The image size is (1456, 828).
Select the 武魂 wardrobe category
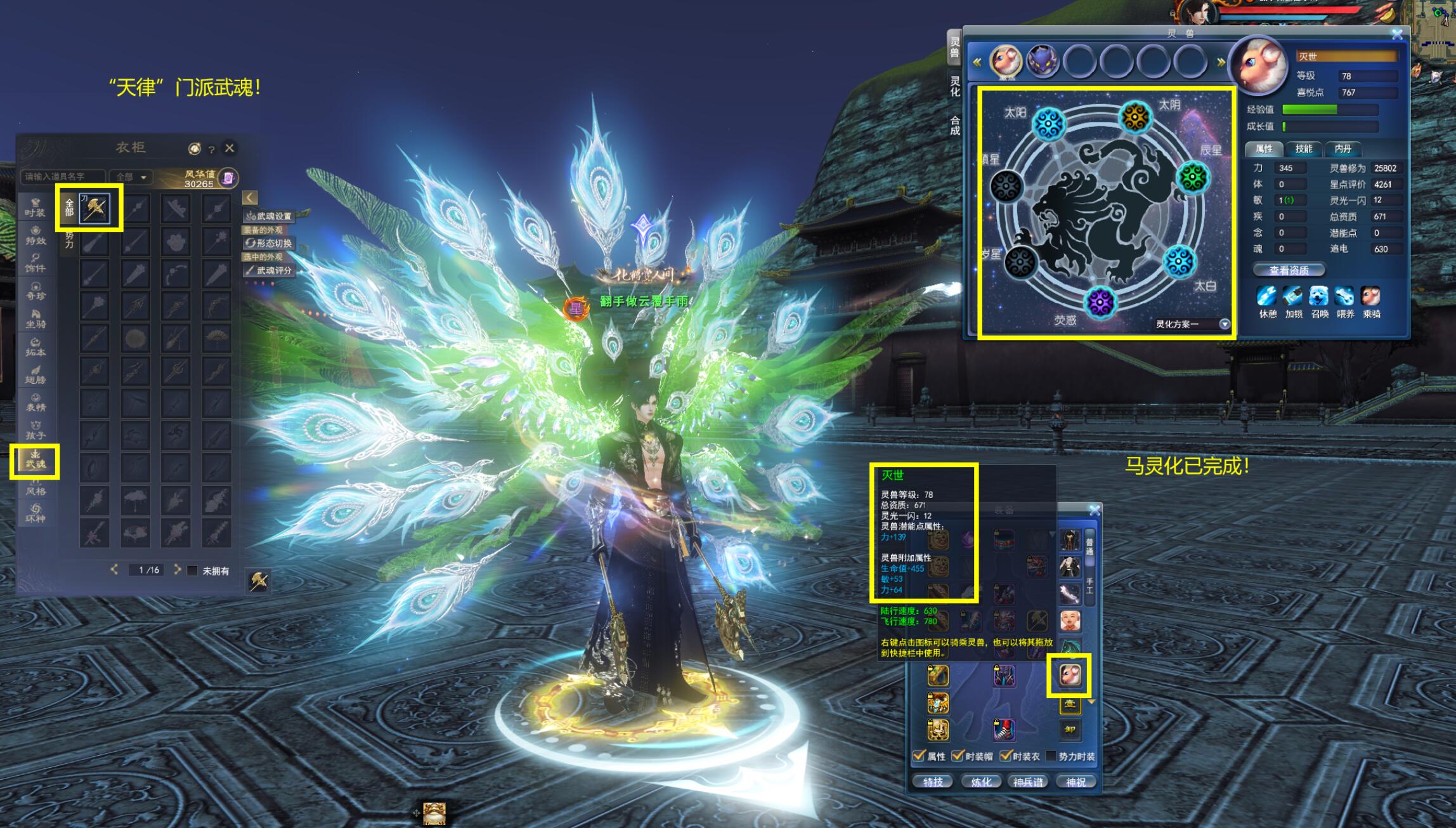click(x=35, y=461)
